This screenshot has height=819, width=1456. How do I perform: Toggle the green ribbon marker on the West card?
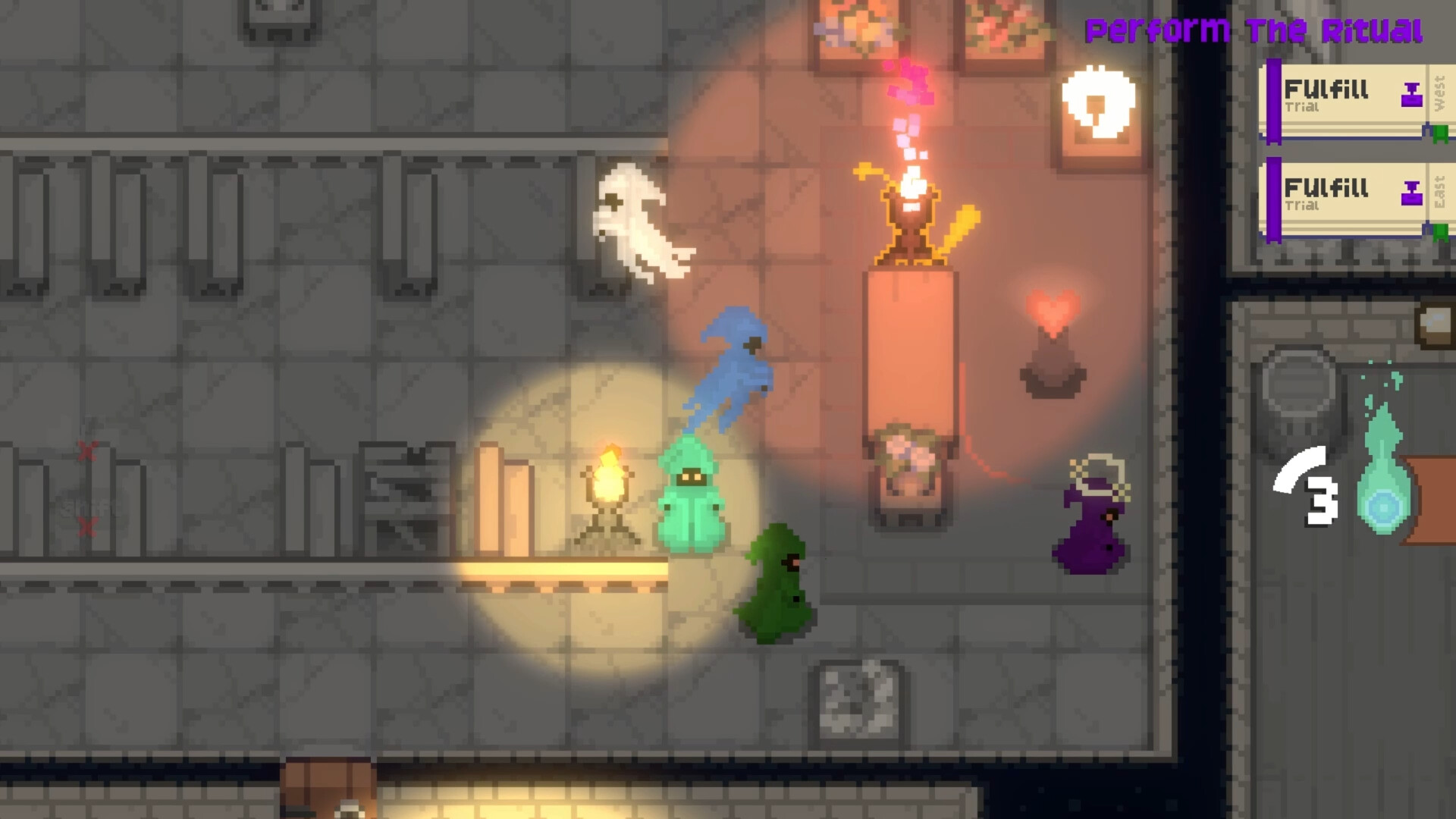(1439, 133)
